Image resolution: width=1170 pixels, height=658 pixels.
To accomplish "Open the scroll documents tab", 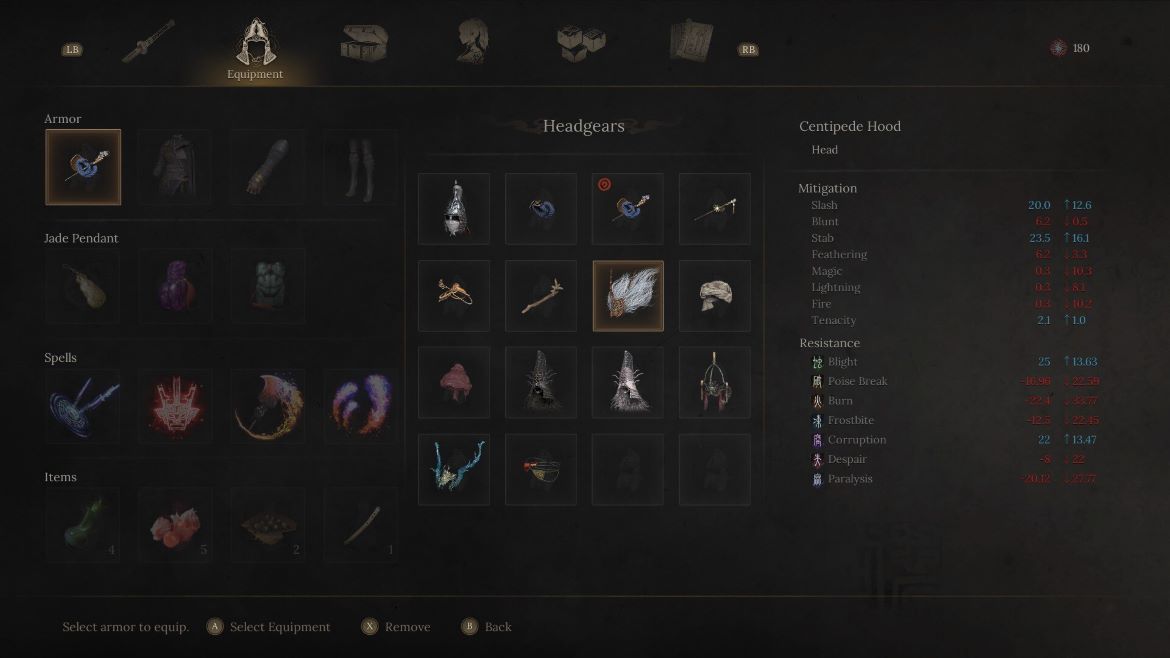I will point(691,43).
